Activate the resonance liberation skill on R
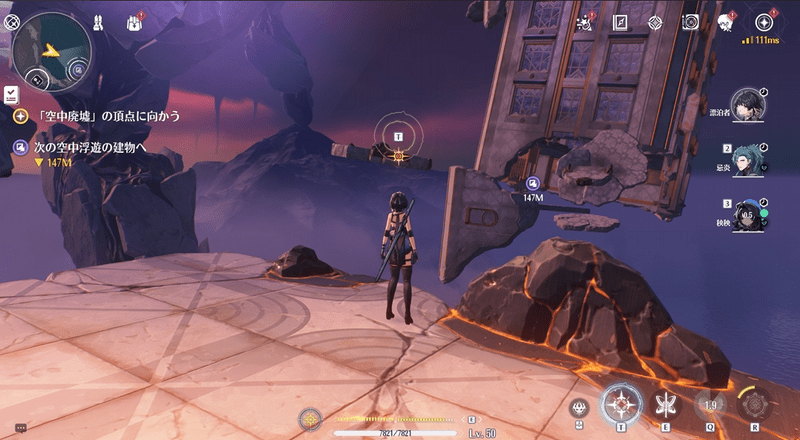Image resolution: width=800 pixels, height=440 pixels. coord(755,405)
